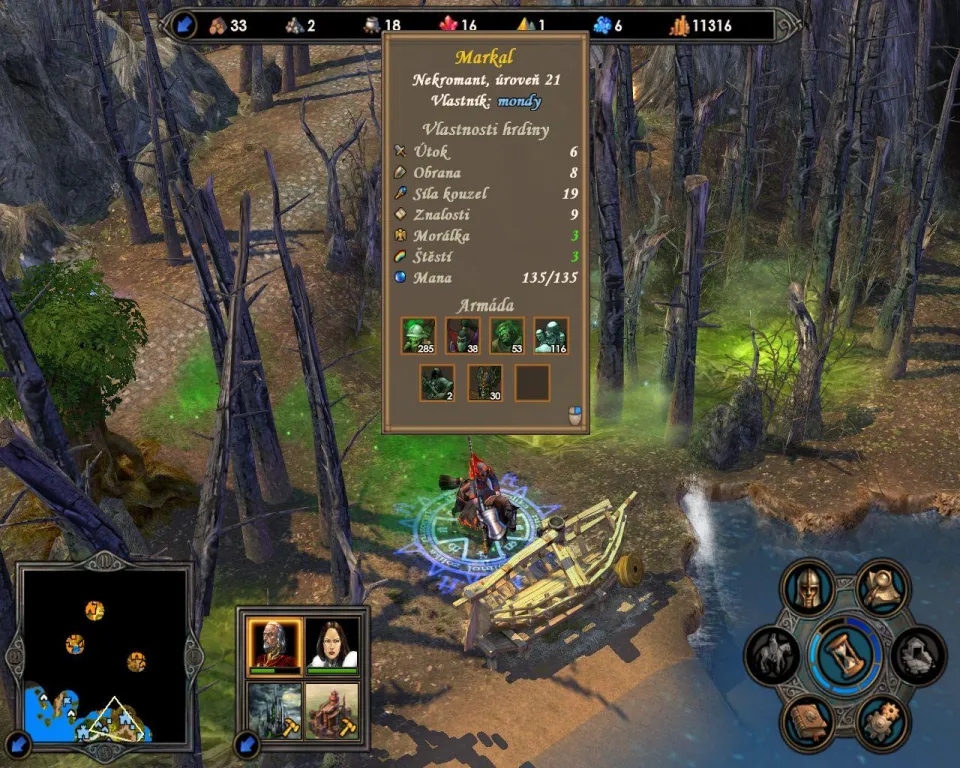Screen dimensions: 960x768
Task: Activate the mine entrance underground button
Action: pos(918,656)
